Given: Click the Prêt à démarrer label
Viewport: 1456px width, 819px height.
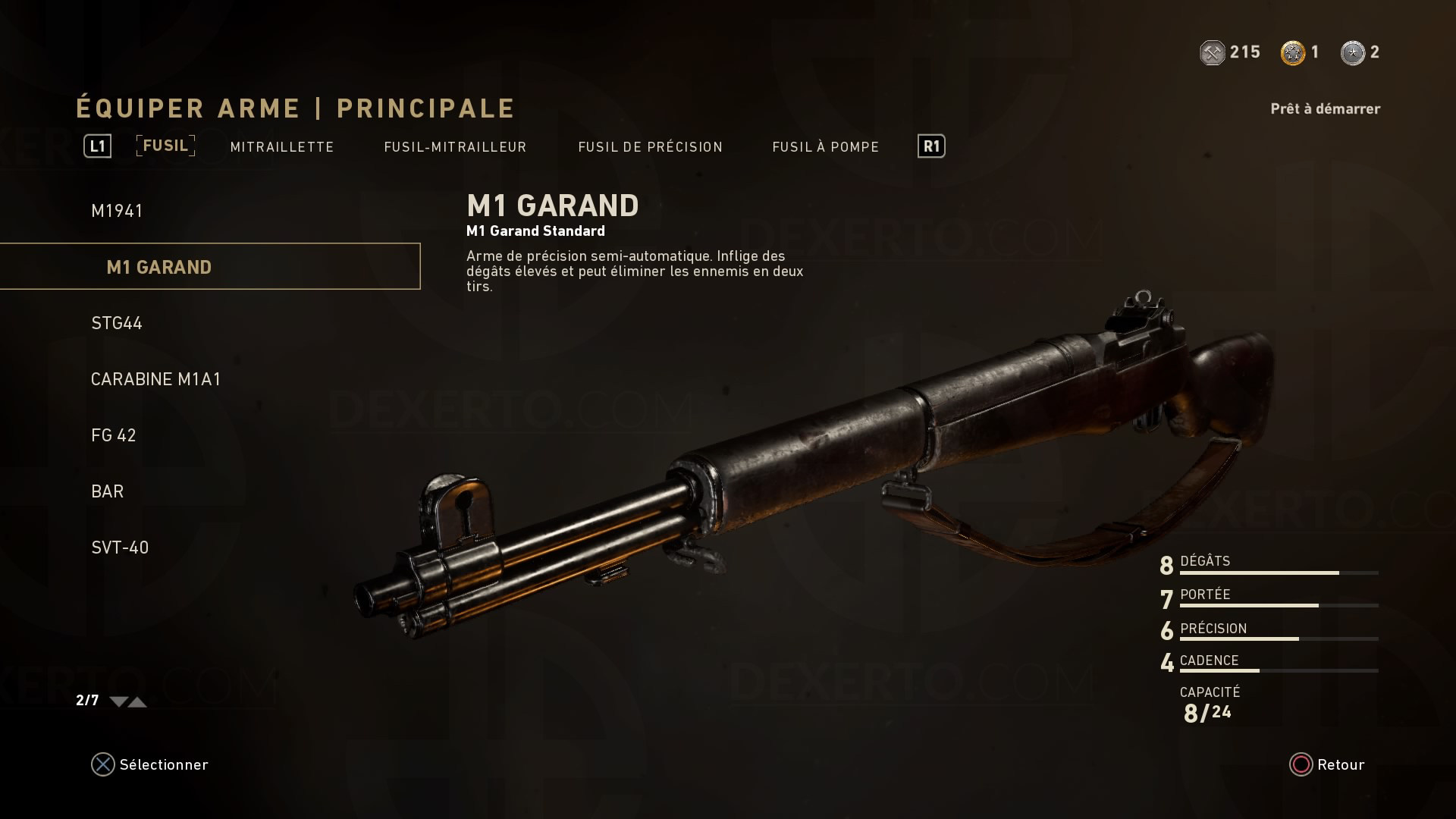Looking at the screenshot, I should 1325,108.
